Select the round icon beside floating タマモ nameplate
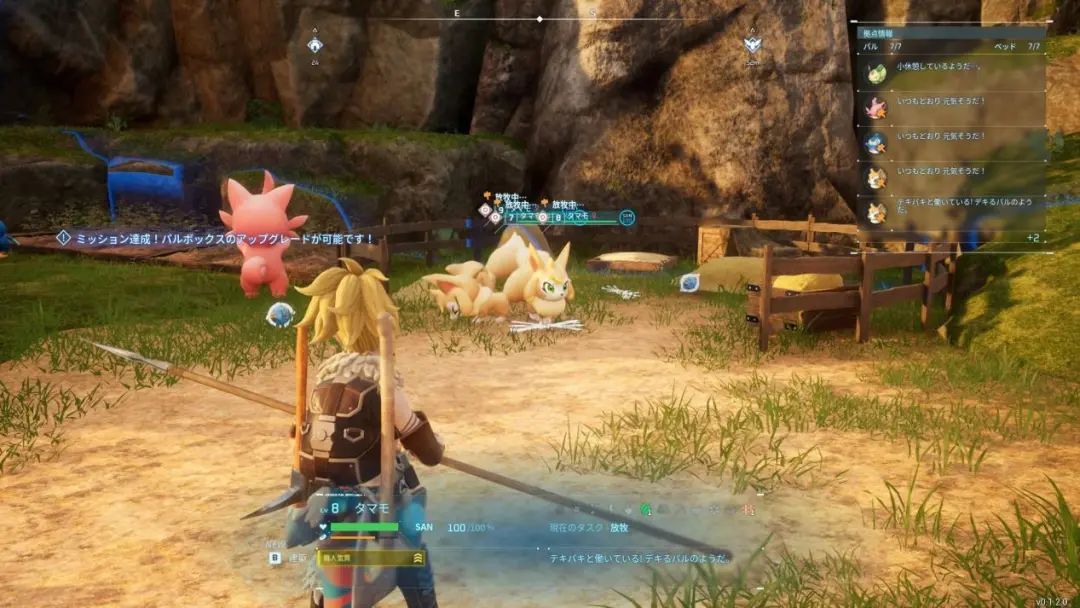Screen dimensions: 1080x608 [626, 217]
